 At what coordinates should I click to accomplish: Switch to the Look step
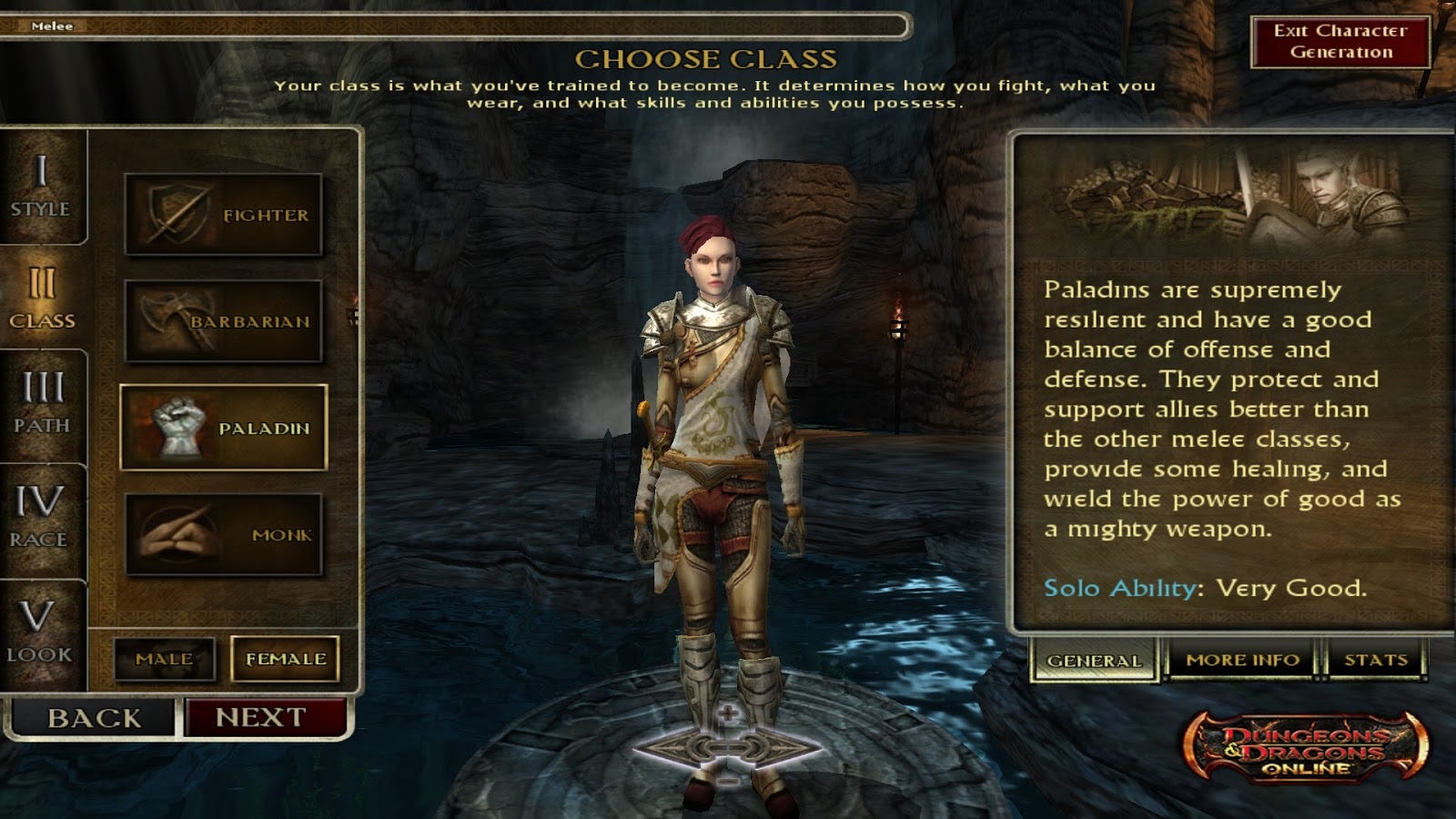pyautogui.click(x=38, y=632)
